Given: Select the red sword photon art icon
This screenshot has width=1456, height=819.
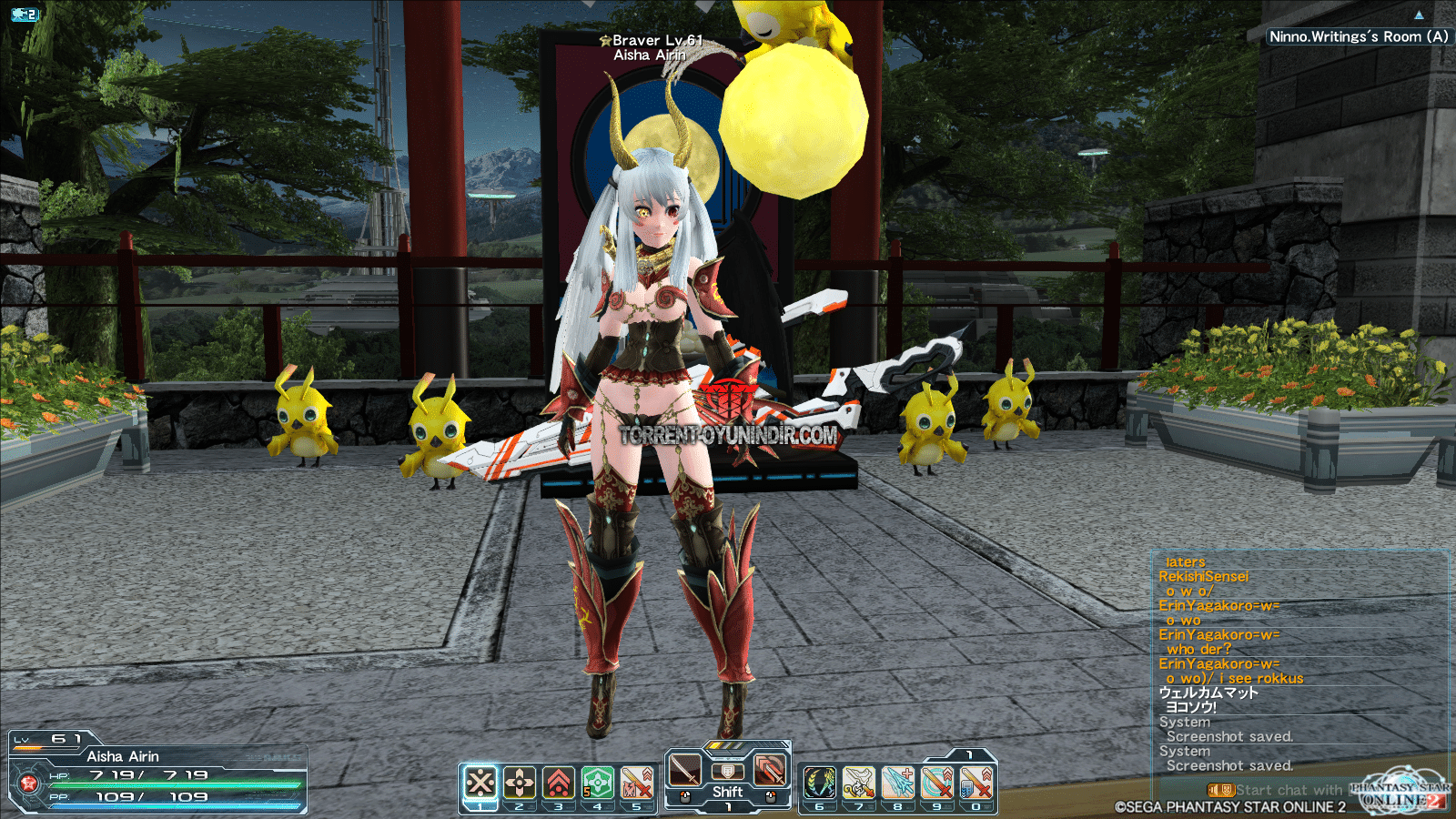Looking at the screenshot, I should pyautogui.click(x=770, y=771).
